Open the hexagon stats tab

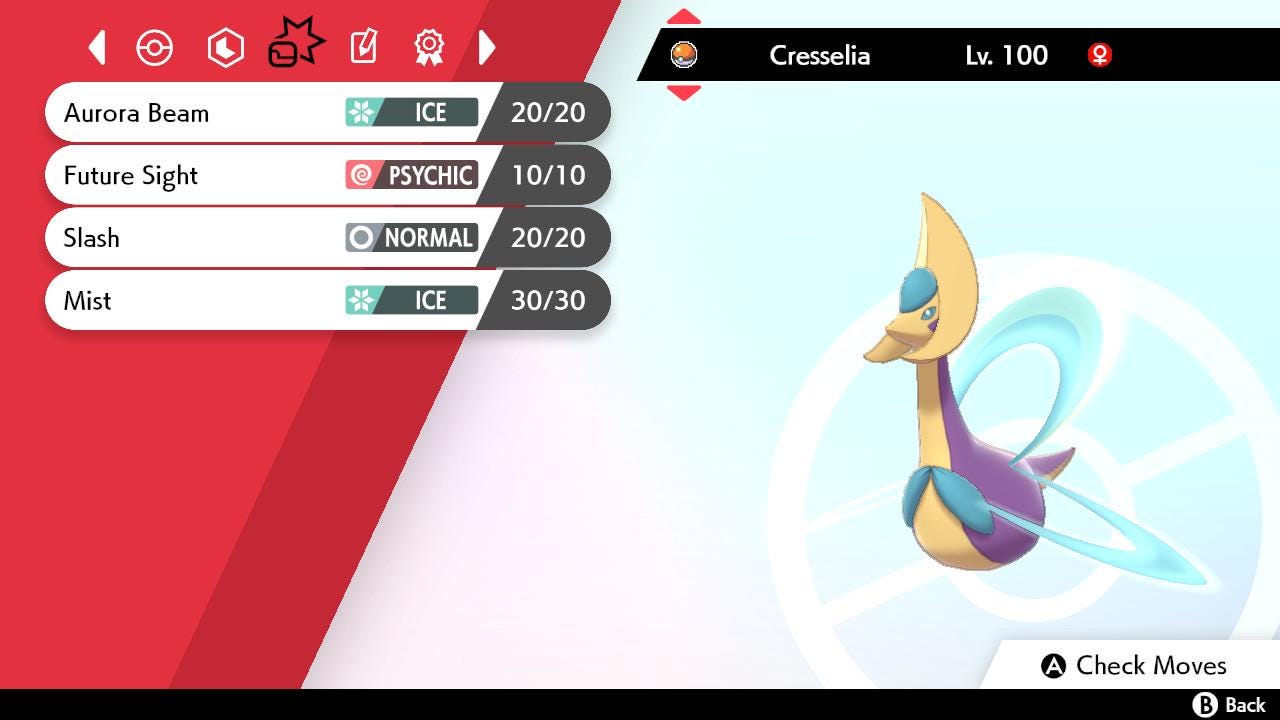coord(225,48)
